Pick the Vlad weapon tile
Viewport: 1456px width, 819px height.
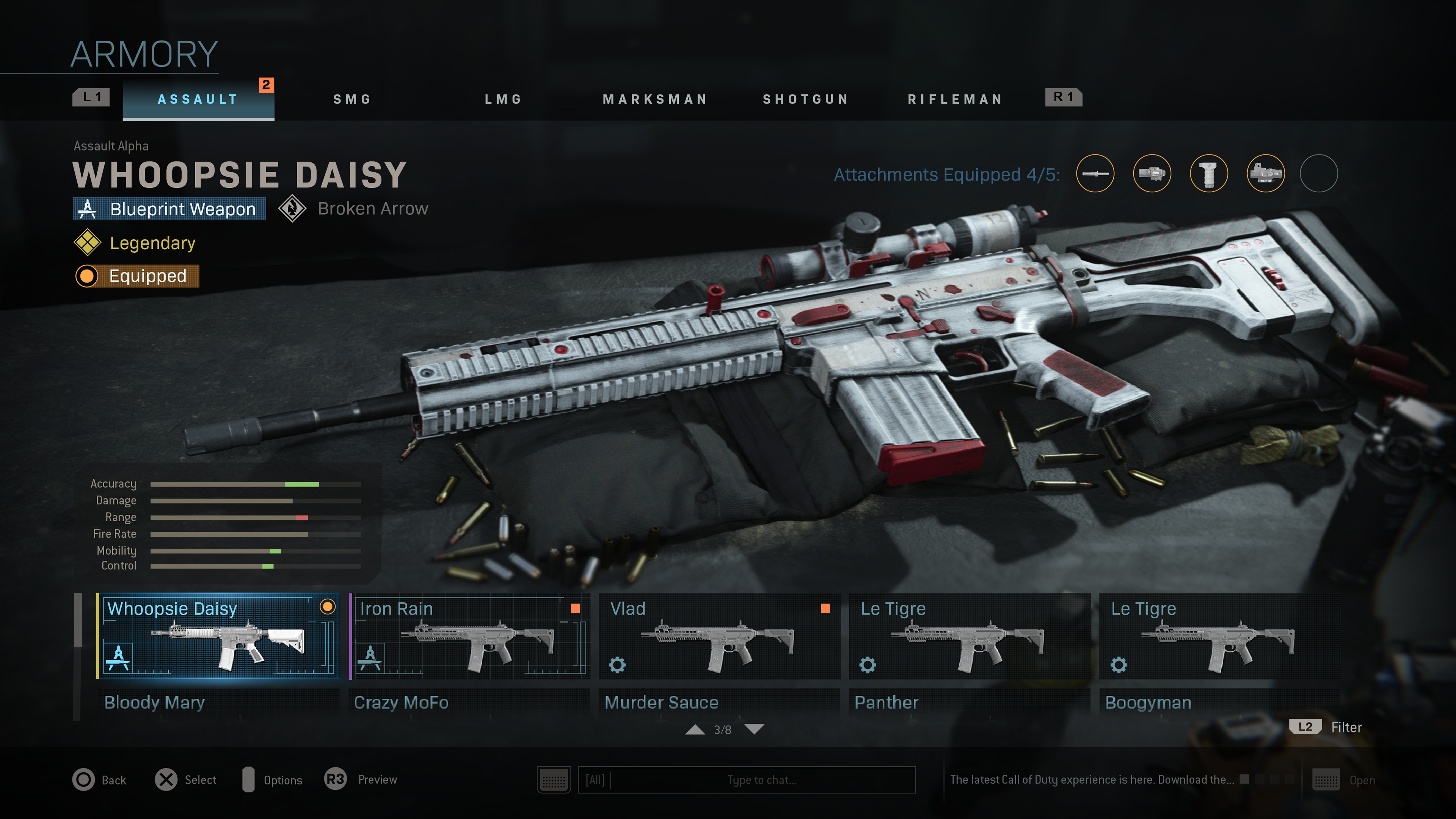(x=720, y=636)
